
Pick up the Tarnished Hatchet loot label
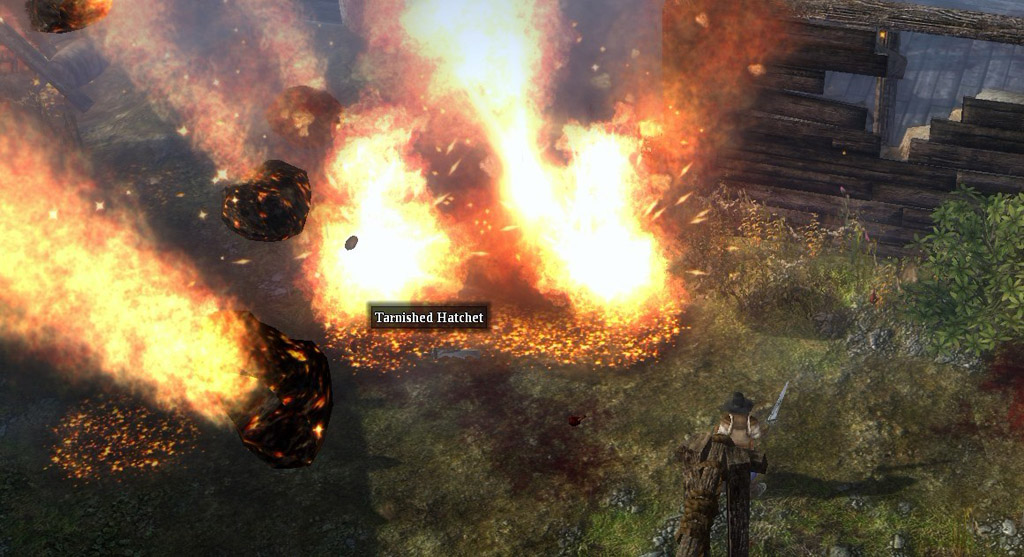(x=429, y=318)
